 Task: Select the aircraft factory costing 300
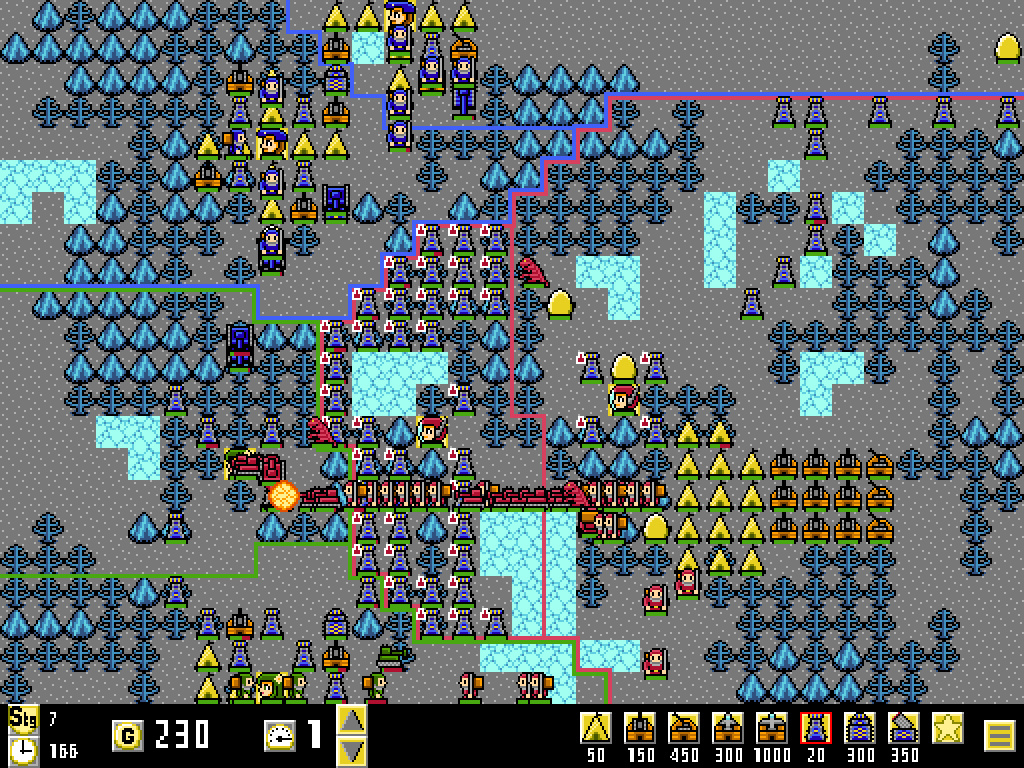728,728
